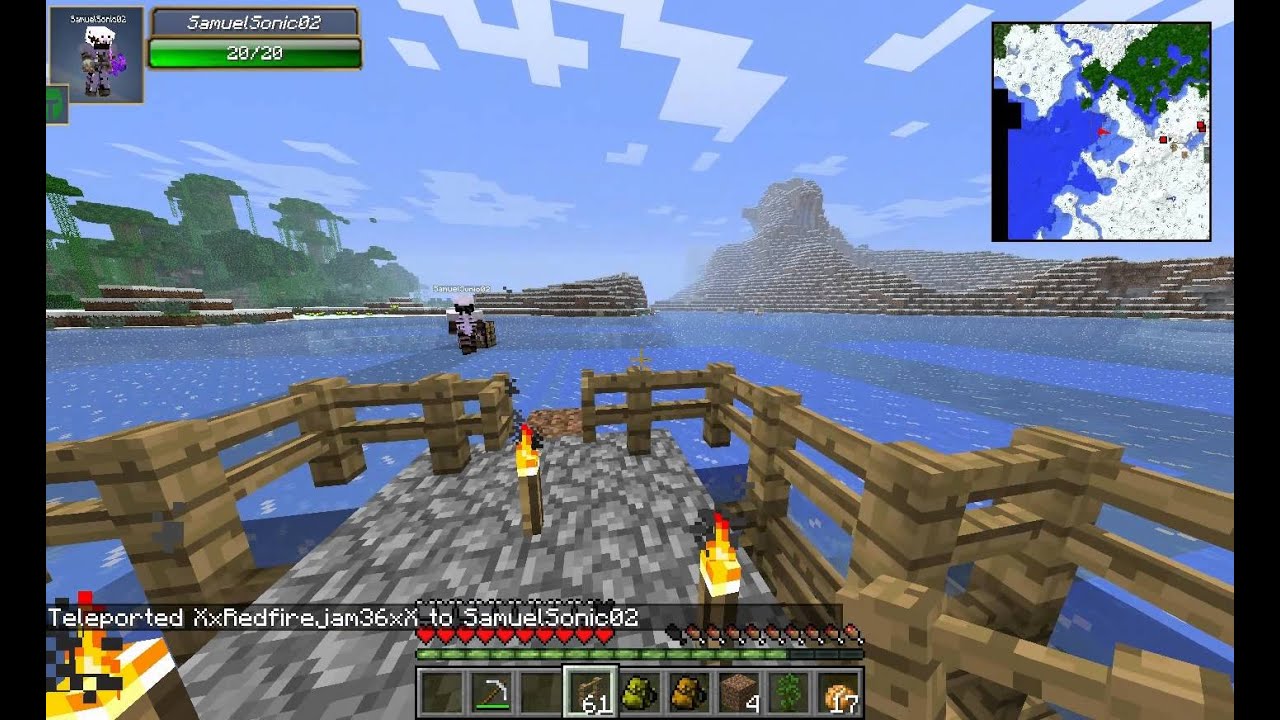The width and height of the screenshot is (1280, 720).
Task: Select the green sapling hotbar slot
Action: coord(791,692)
